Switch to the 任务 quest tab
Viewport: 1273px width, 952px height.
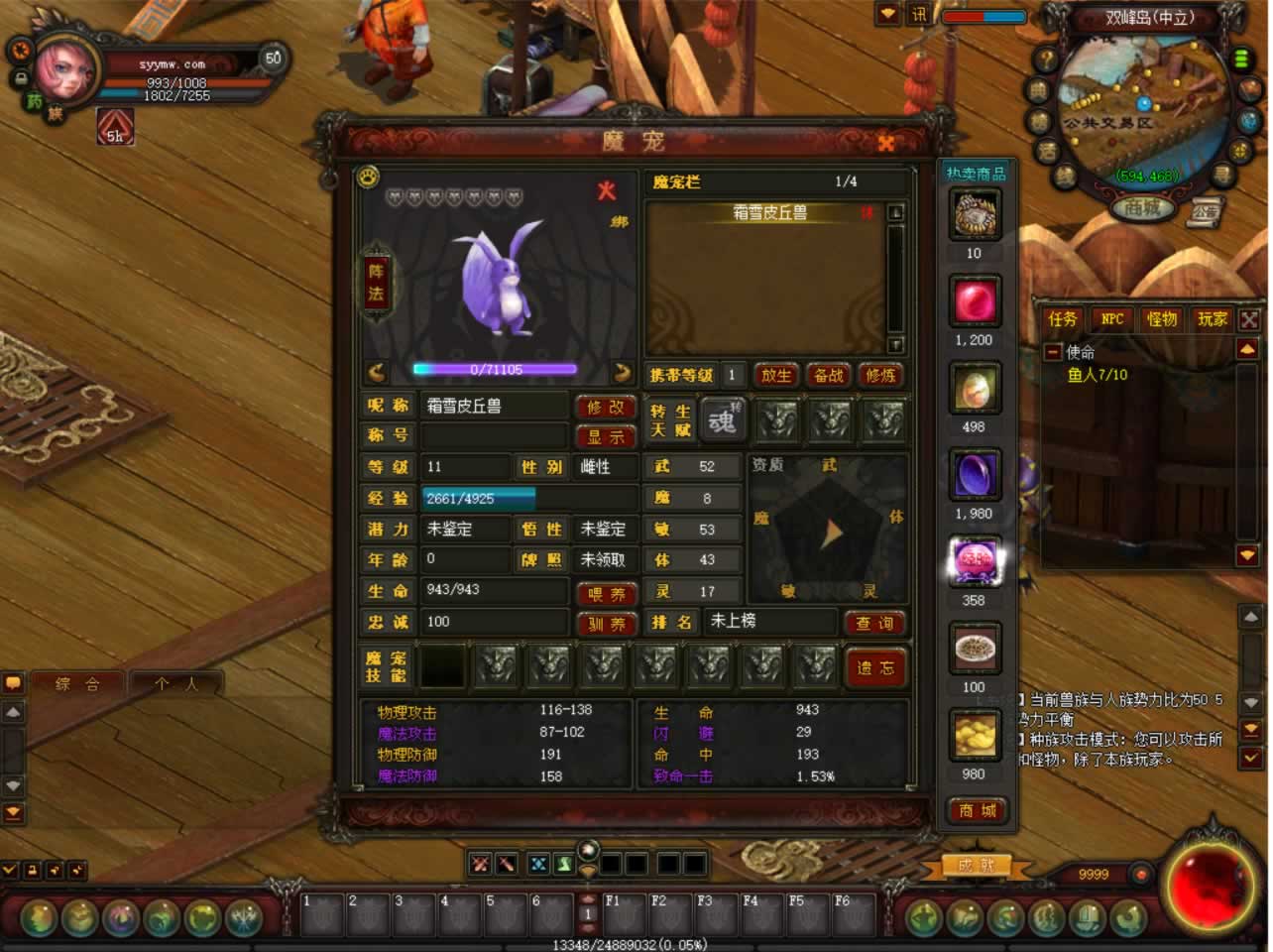(x=1062, y=318)
